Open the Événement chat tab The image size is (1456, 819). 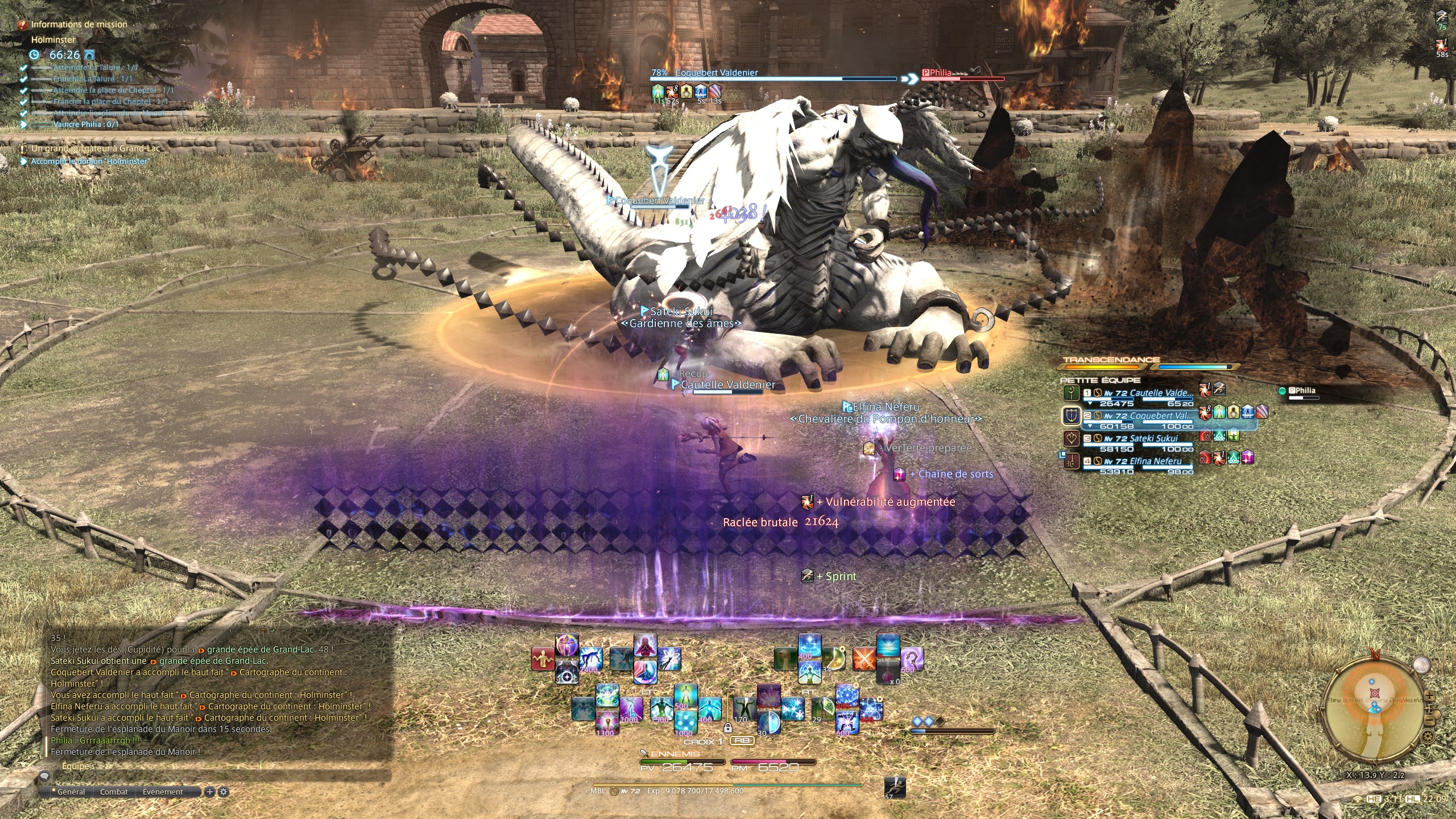click(163, 792)
